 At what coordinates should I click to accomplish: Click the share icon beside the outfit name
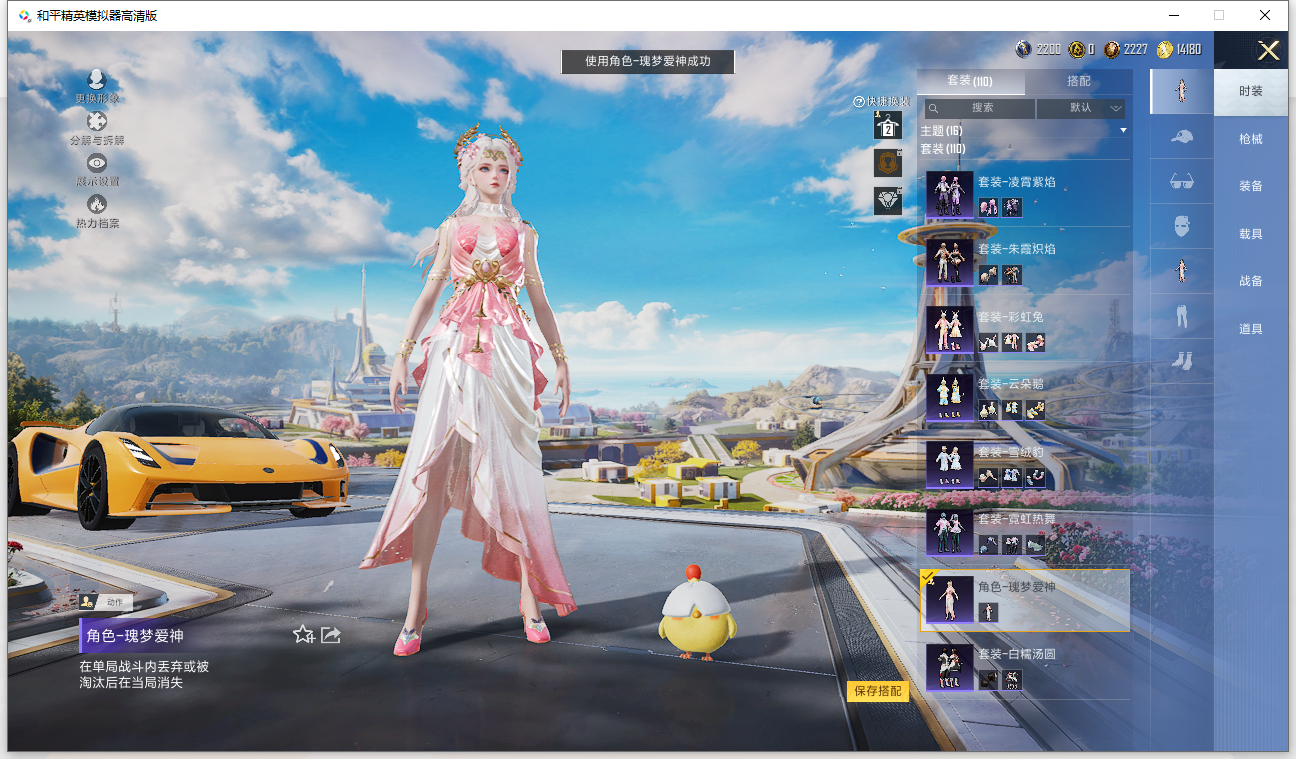point(331,635)
